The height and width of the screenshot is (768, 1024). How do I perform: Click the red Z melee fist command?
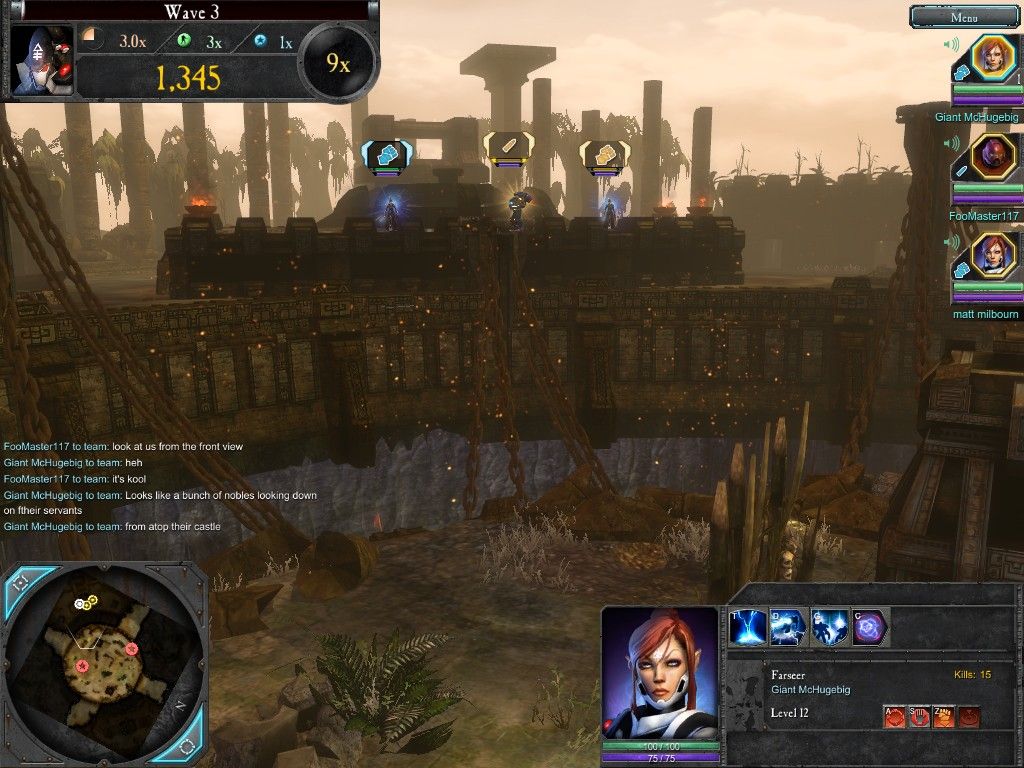(943, 716)
